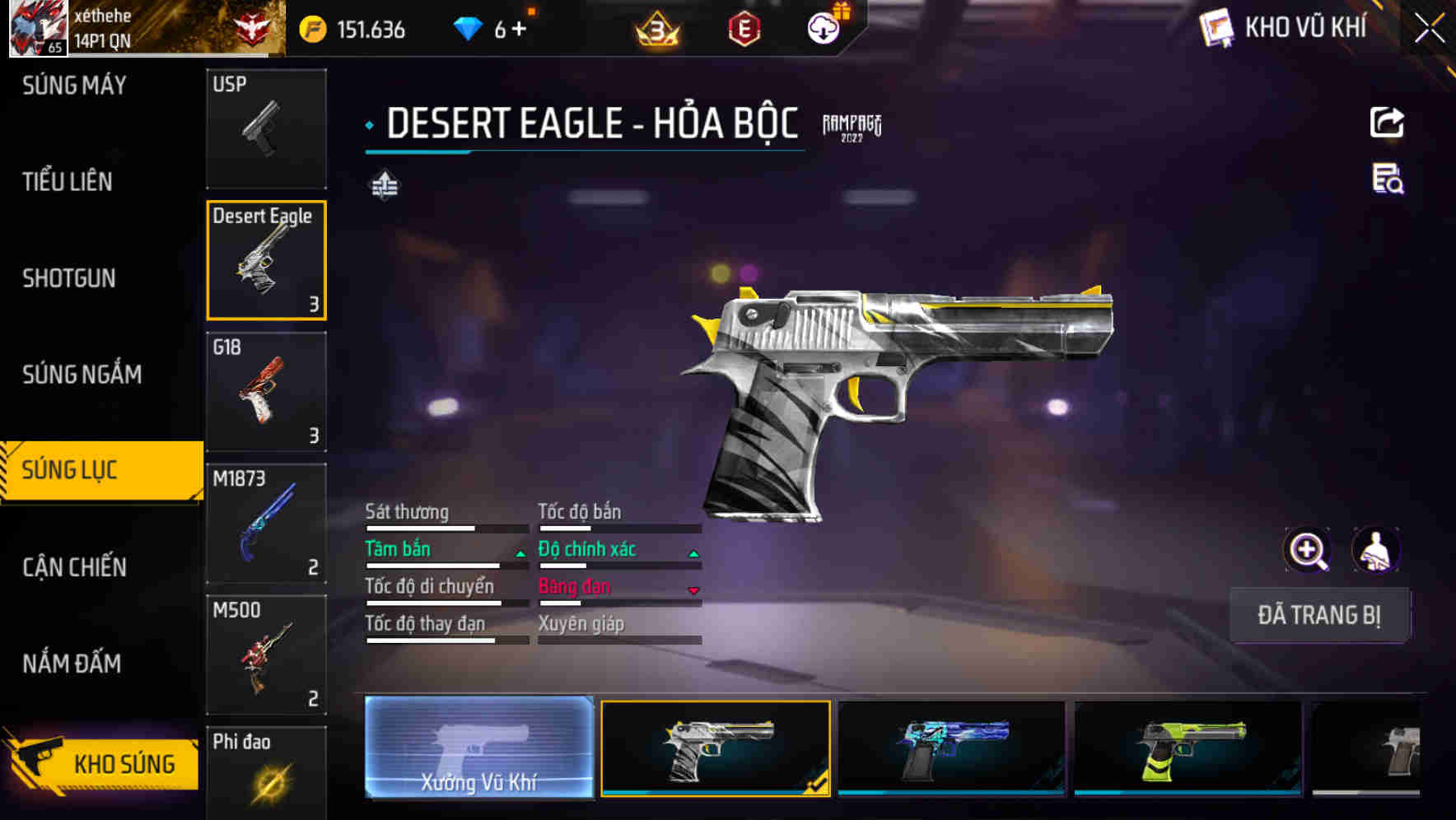1456x820 pixels.
Task: Select the zoom magnifier icon near the weapon
Action: click(1309, 549)
